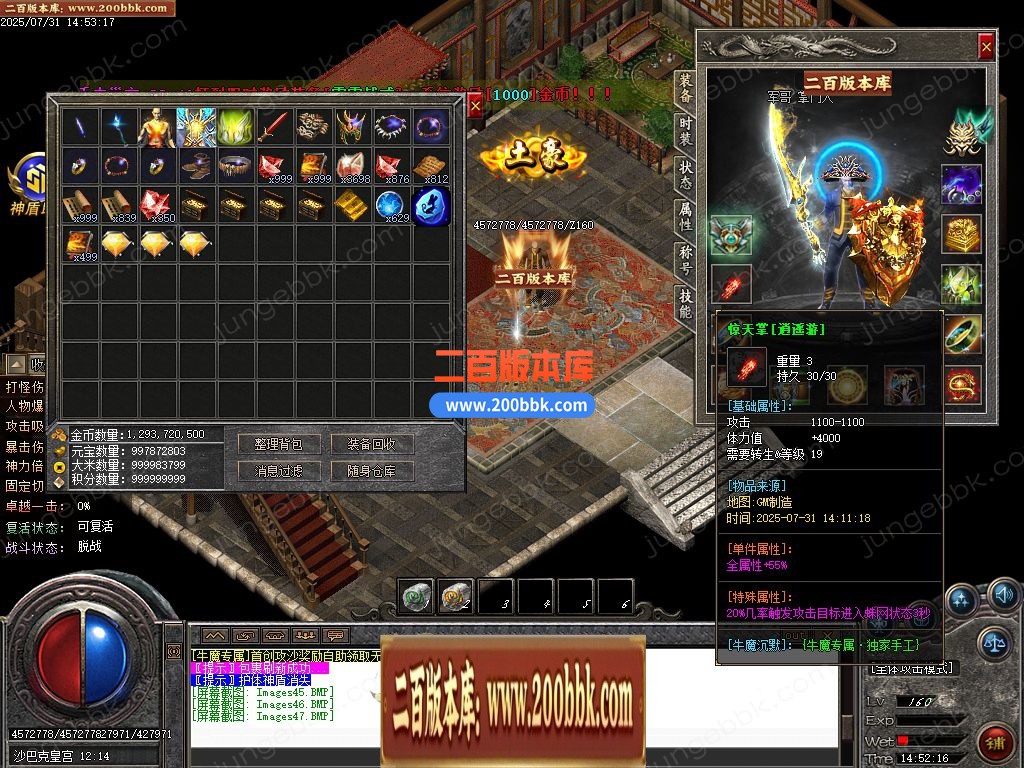Viewport: 1024px width, 768px height.
Task: Click the 整理背包 sort bag button
Action: (278, 444)
